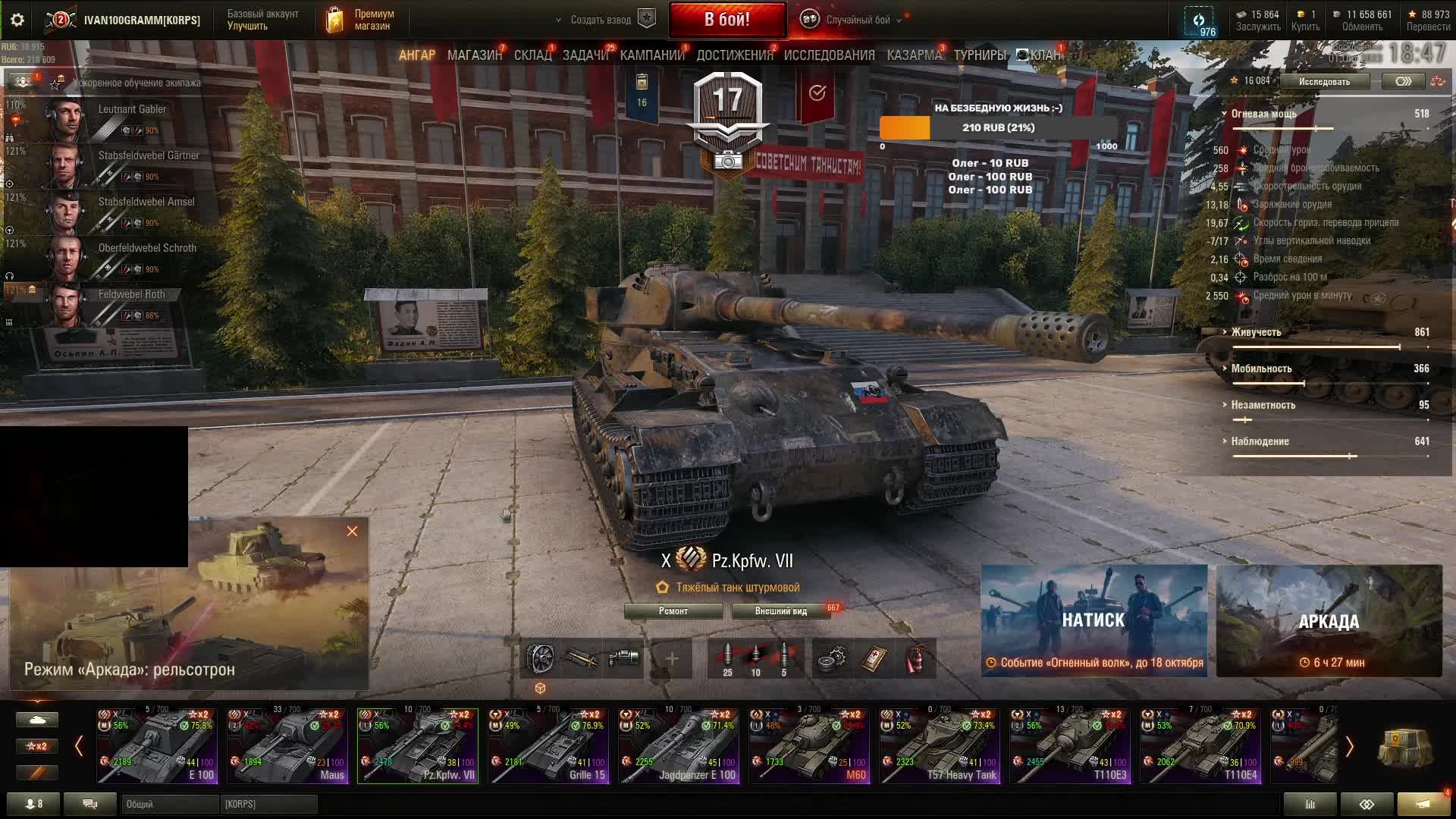The image size is (1456, 819).
Task: Start battle with the red «В бой!» button
Action: [x=726, y=20]
